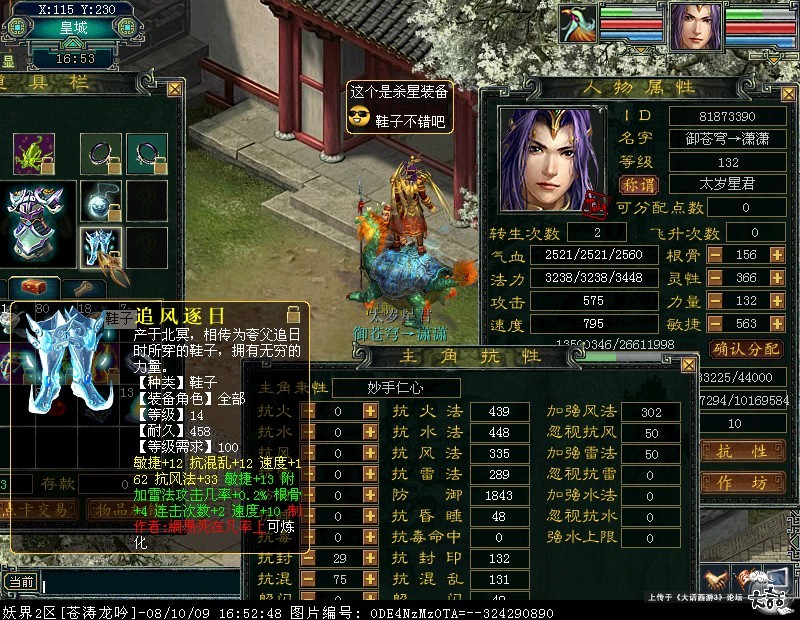This screenshot has width=800, height=620.
Task: Open the 作坊 workshop button
Action: (x=746, y=483)
